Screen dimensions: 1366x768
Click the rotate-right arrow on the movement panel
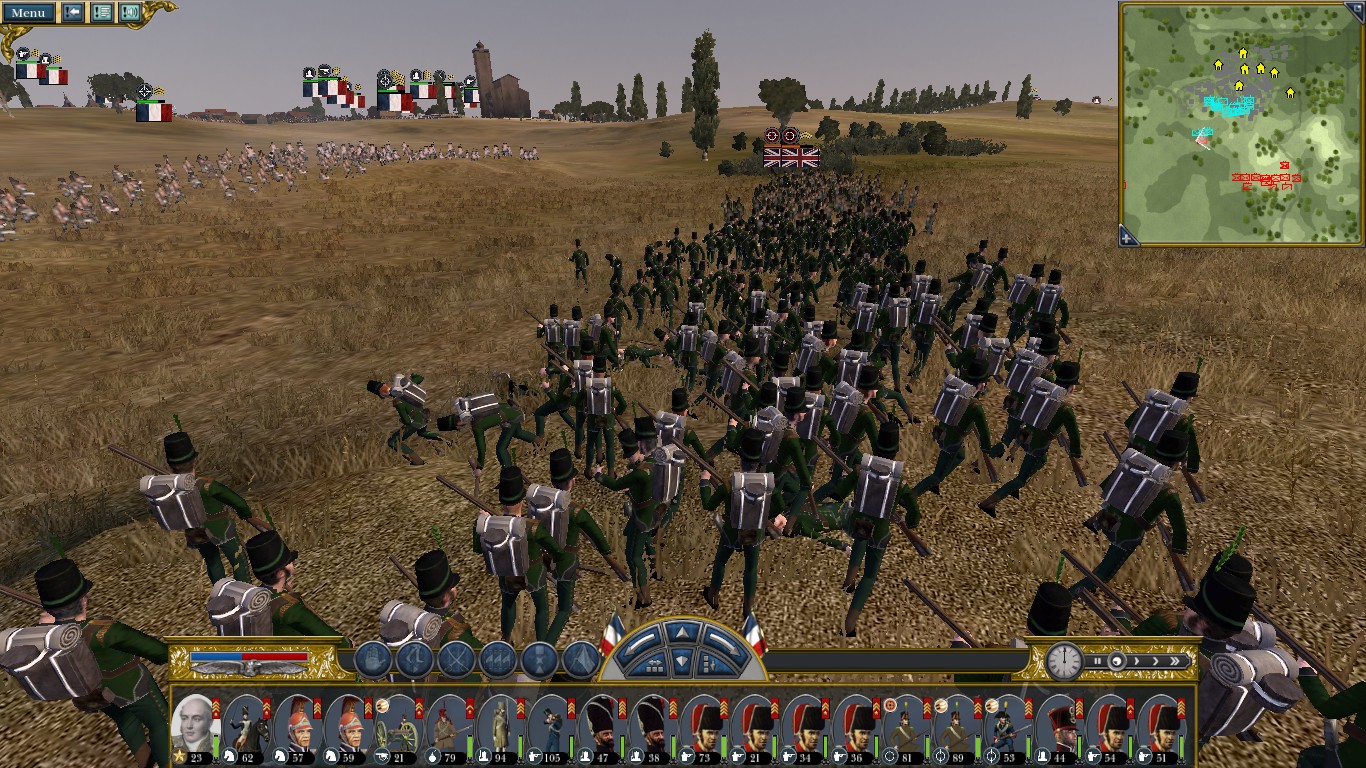tap(721, 643)
